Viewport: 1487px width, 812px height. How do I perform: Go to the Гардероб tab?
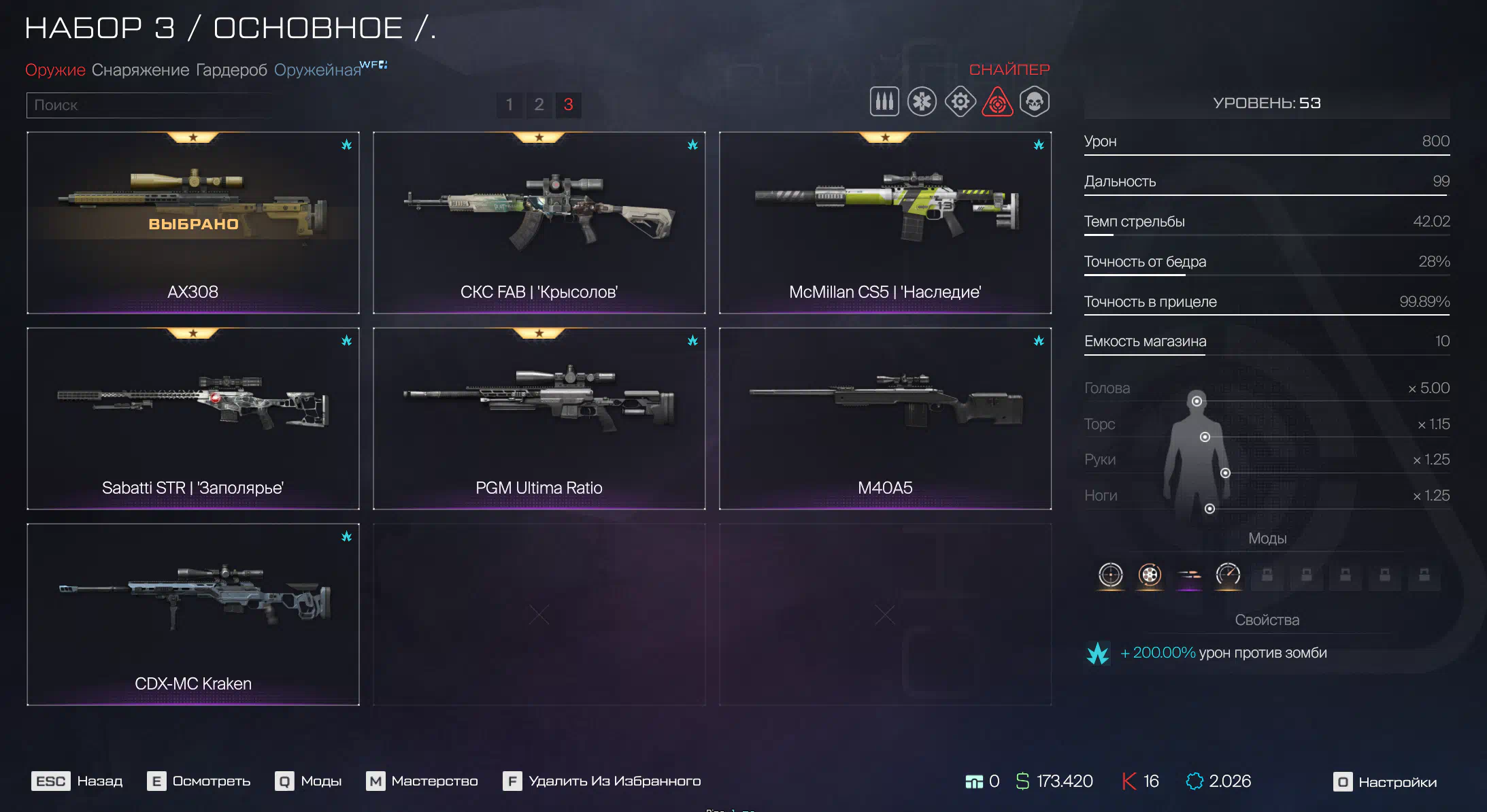231,70
